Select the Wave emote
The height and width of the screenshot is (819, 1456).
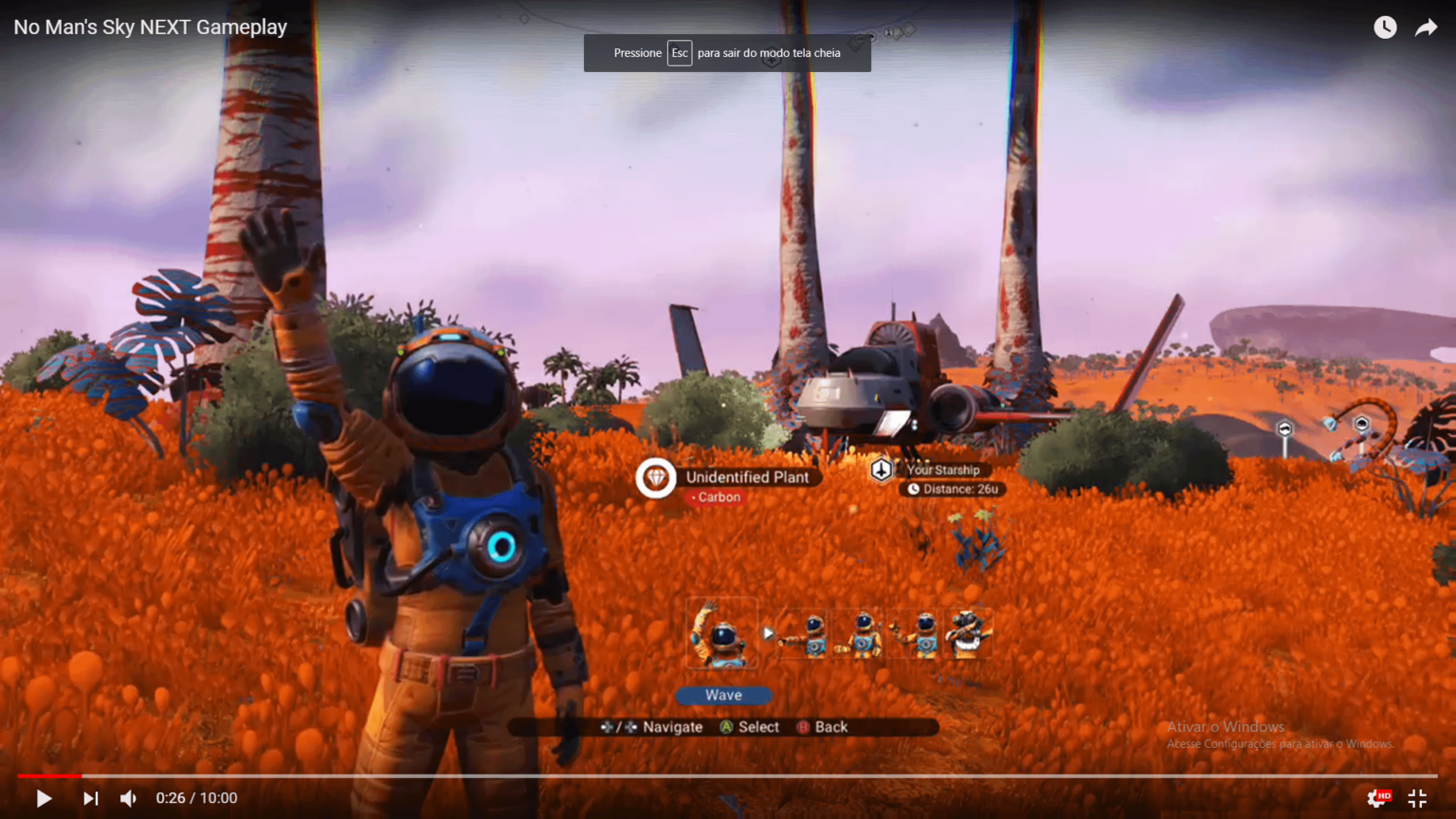coord(721,634)
